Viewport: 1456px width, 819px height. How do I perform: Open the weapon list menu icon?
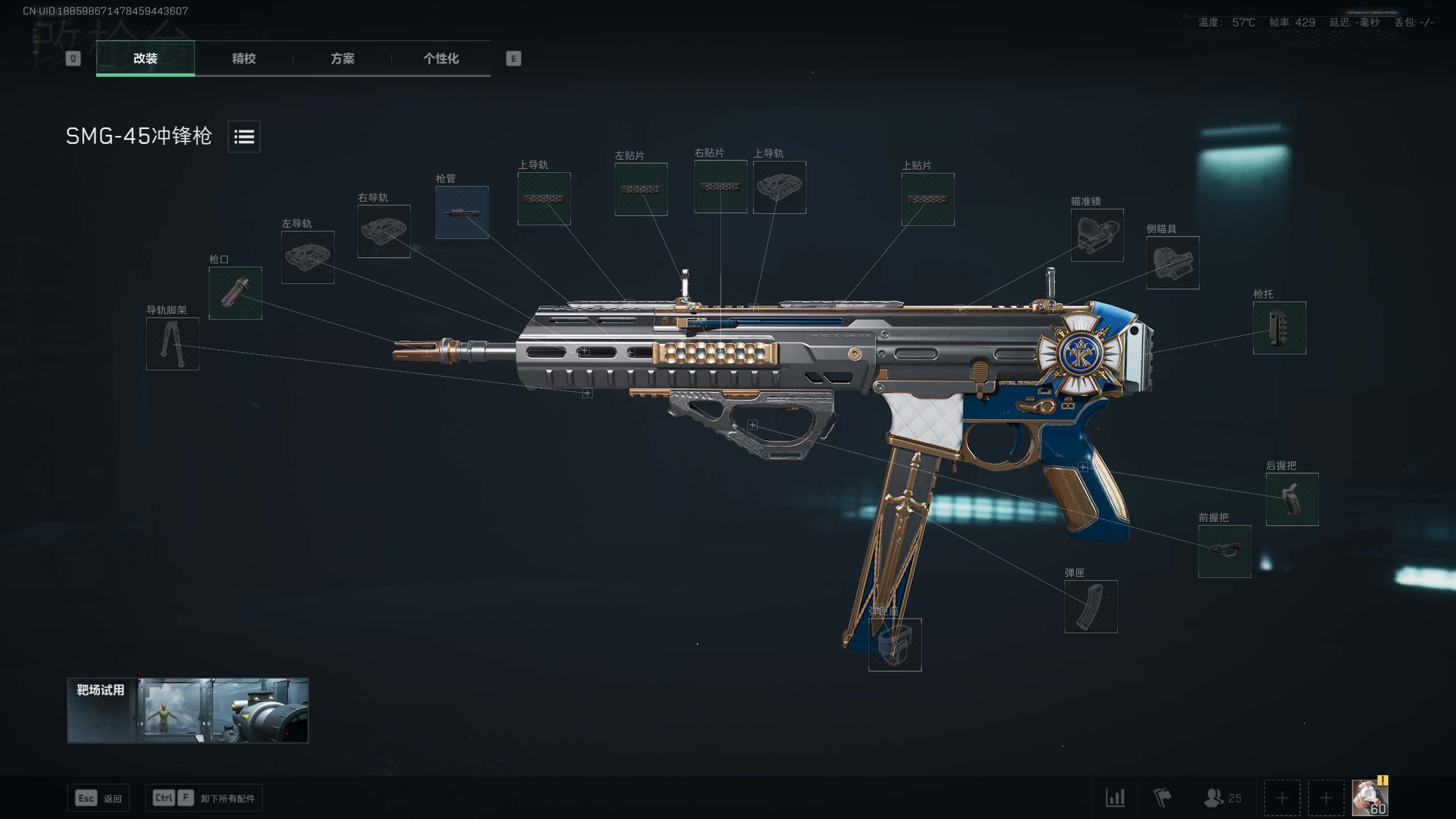pyautogui.click(x=244, y=136)
